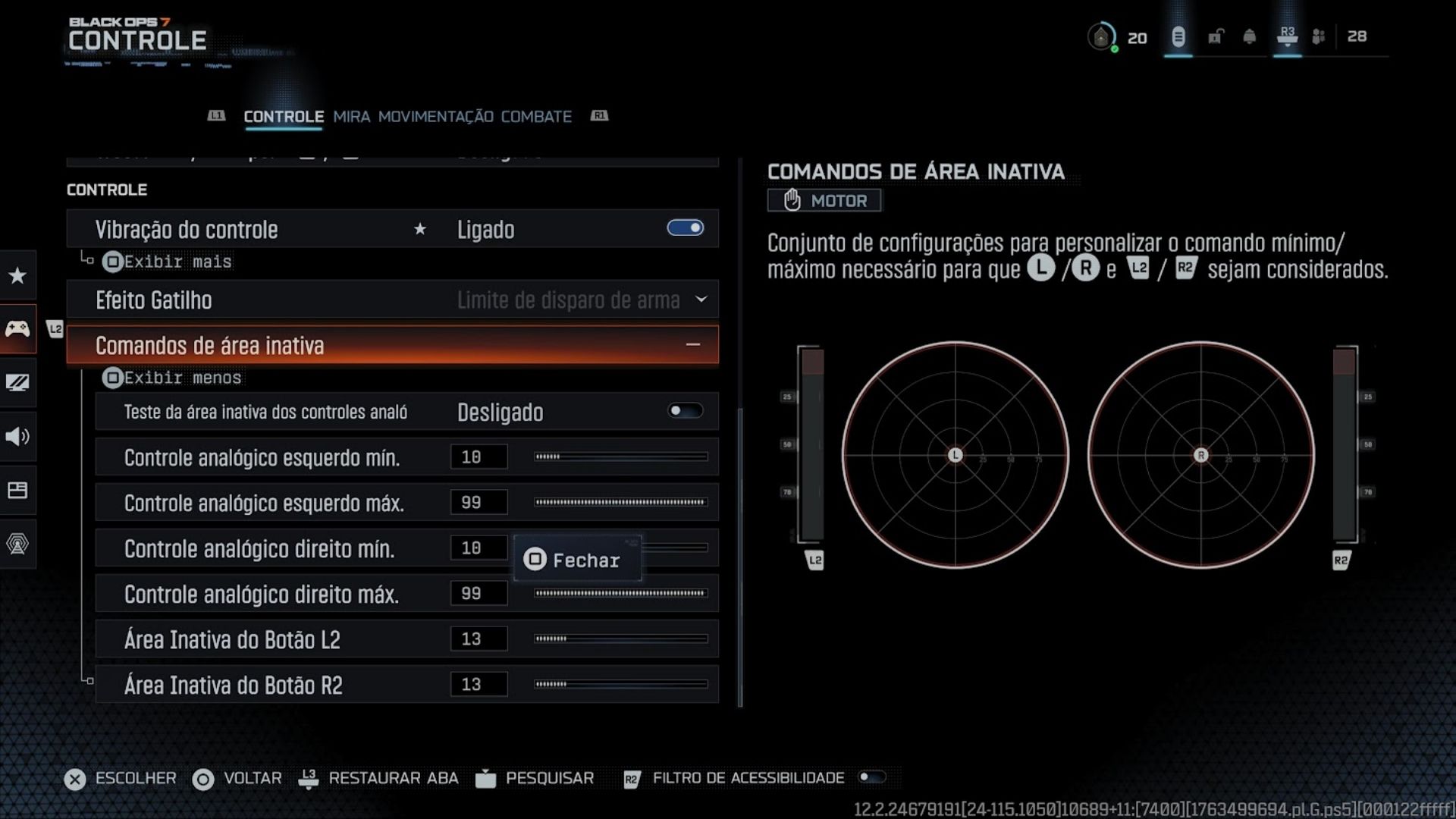Edit Controle analógico direito mín. value box

tap(478, 548)
